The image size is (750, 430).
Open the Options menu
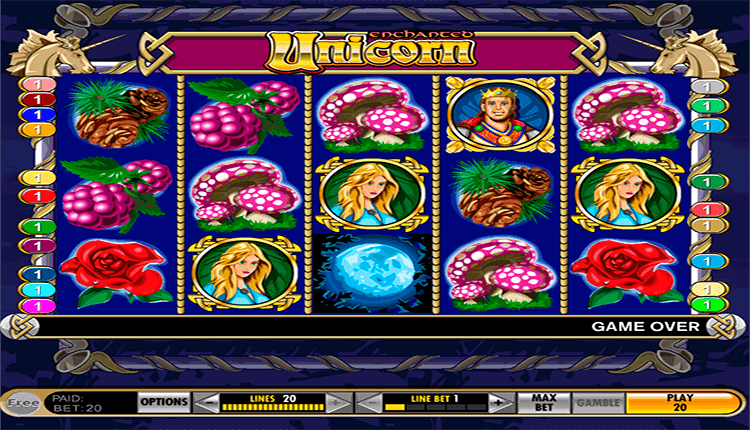164,402
